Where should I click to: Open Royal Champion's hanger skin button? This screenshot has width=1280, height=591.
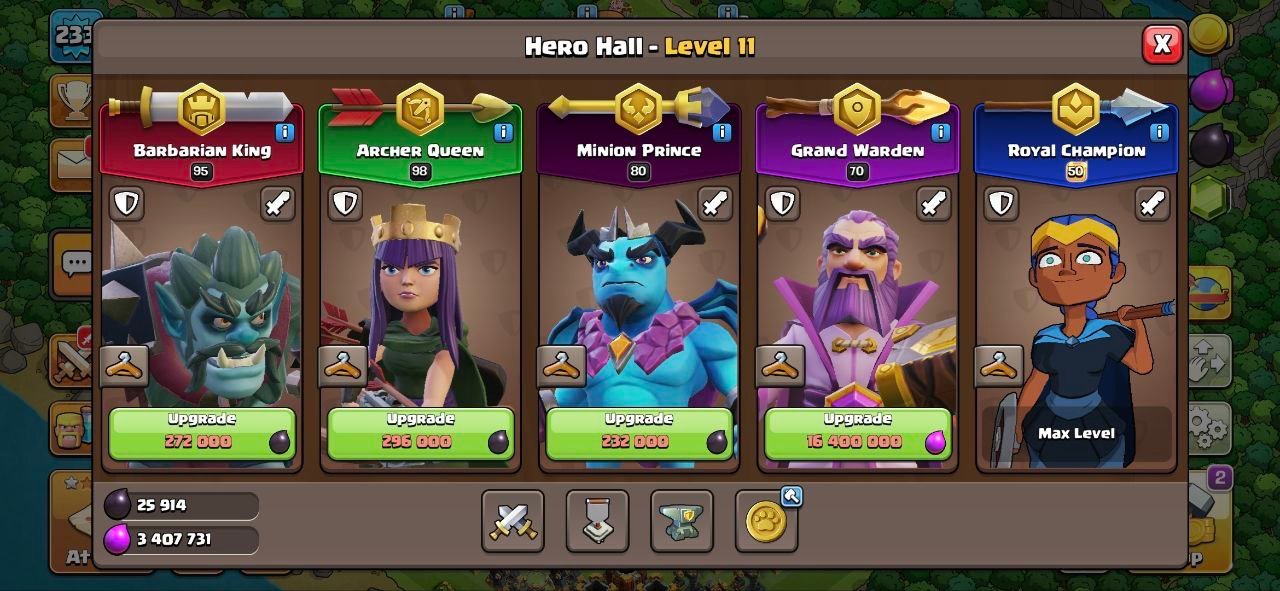click(999, 366)
